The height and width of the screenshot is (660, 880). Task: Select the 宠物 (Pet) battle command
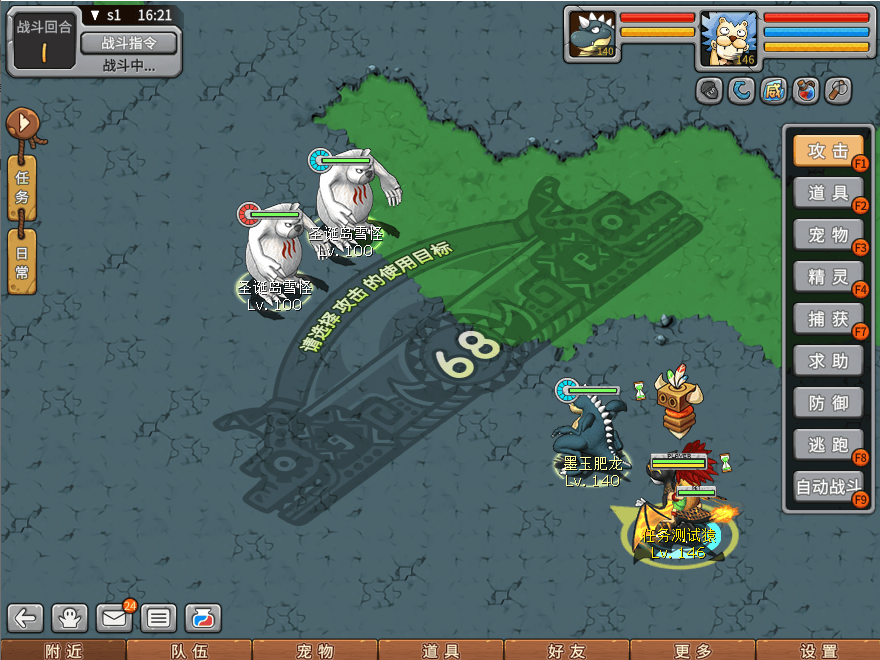[x=828, y=236]
